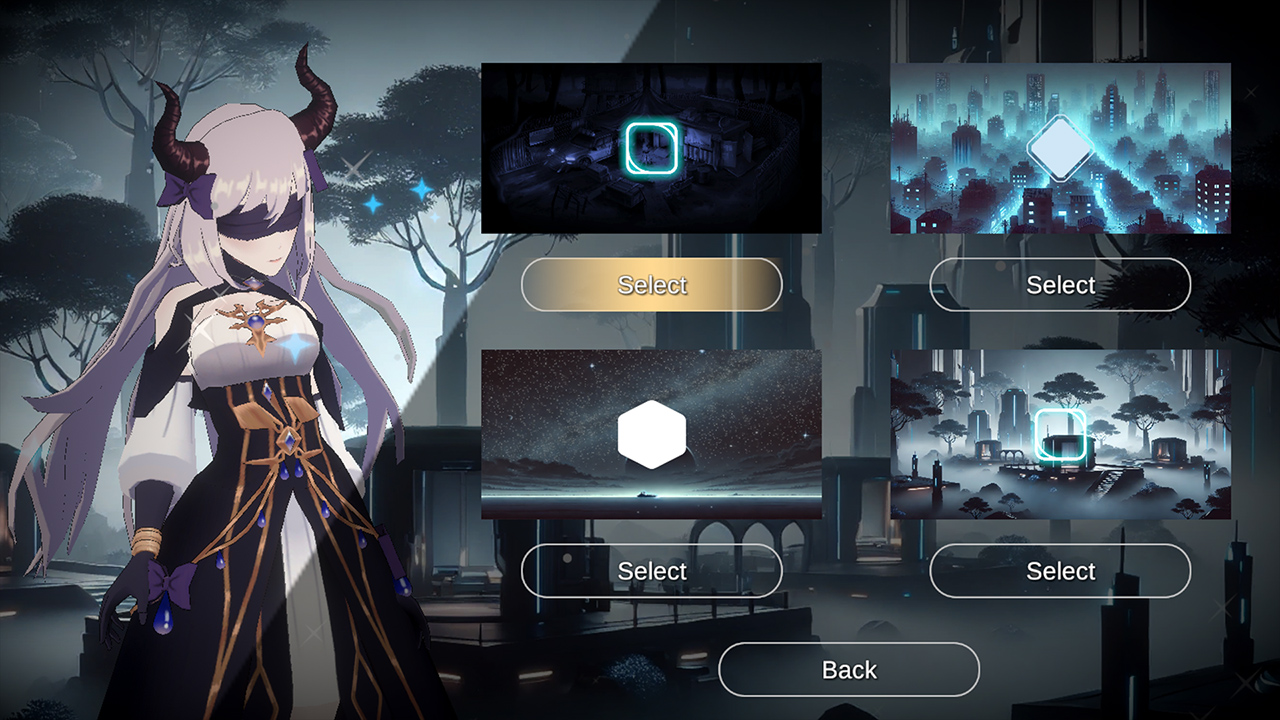
Task: Click the teal square marker on the foggy forest thumbnail
Action: 1058,432
